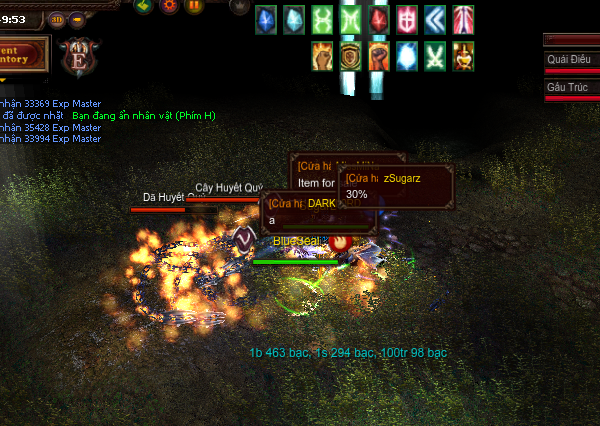Toggle the 3D view button
The width and height of the screenshot is (600, 426).
tap(56, 18)
